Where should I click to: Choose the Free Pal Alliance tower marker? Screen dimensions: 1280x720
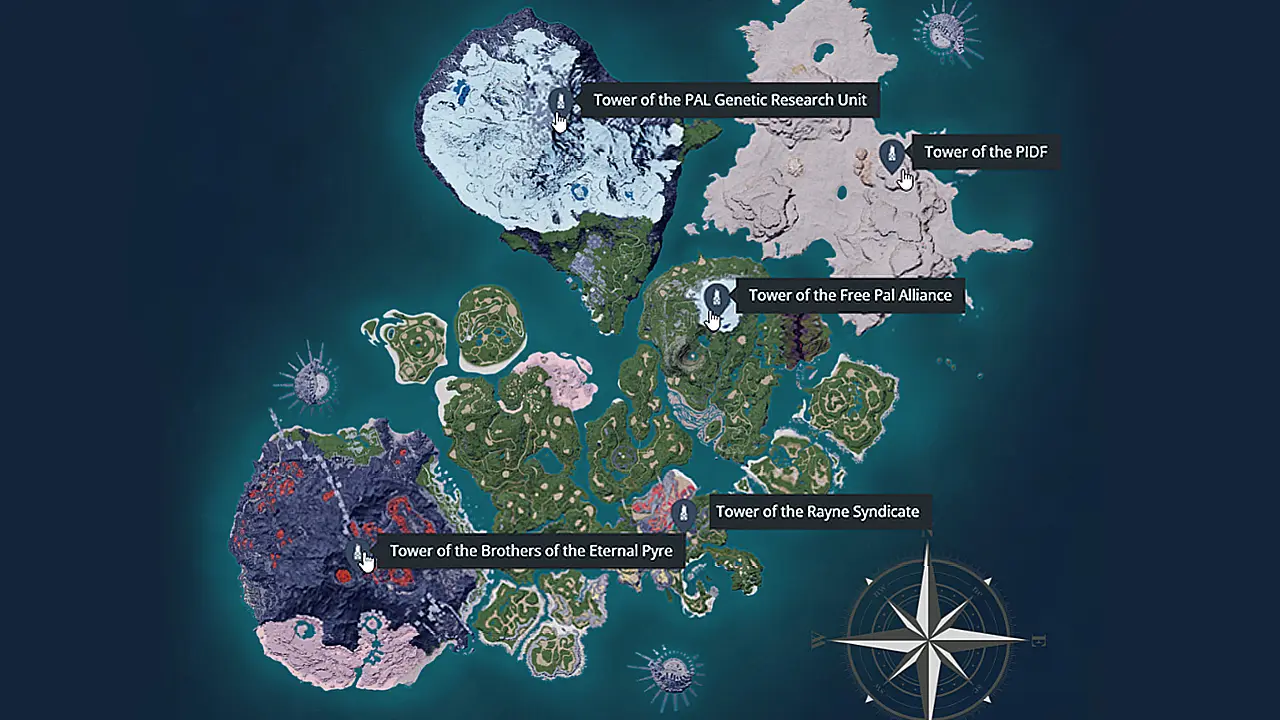click(716, 296)
